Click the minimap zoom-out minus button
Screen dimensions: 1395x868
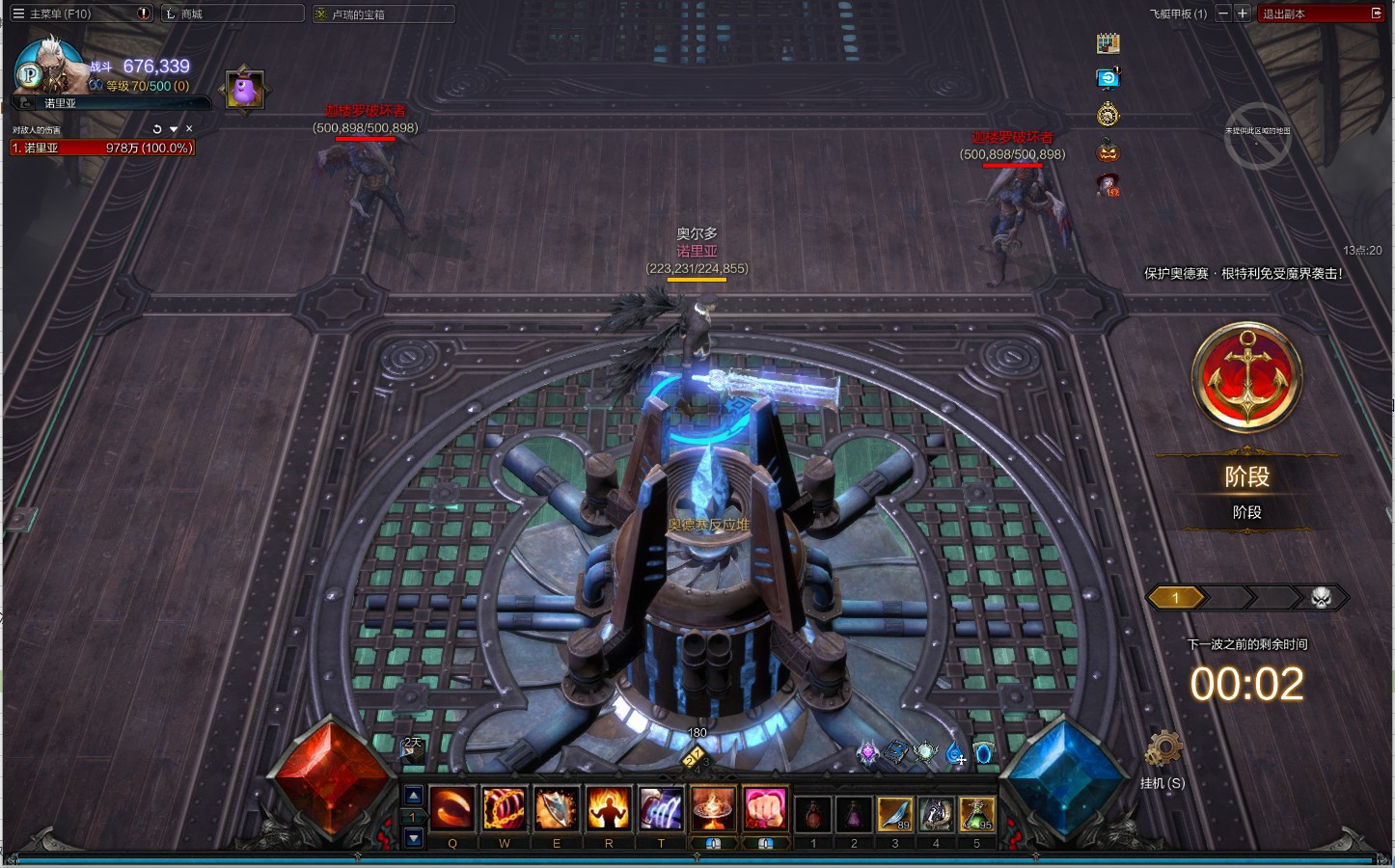[x=1223, y=14]
